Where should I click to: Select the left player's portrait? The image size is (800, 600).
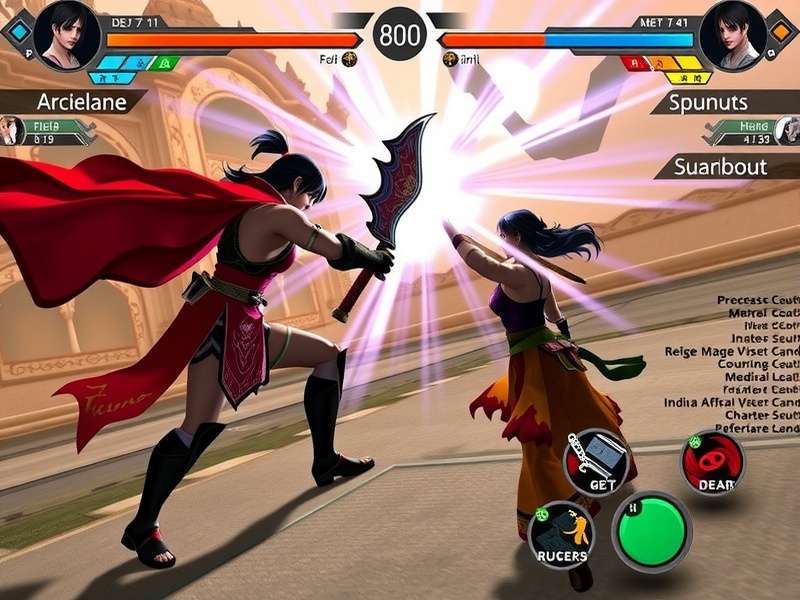pos(66,34)
